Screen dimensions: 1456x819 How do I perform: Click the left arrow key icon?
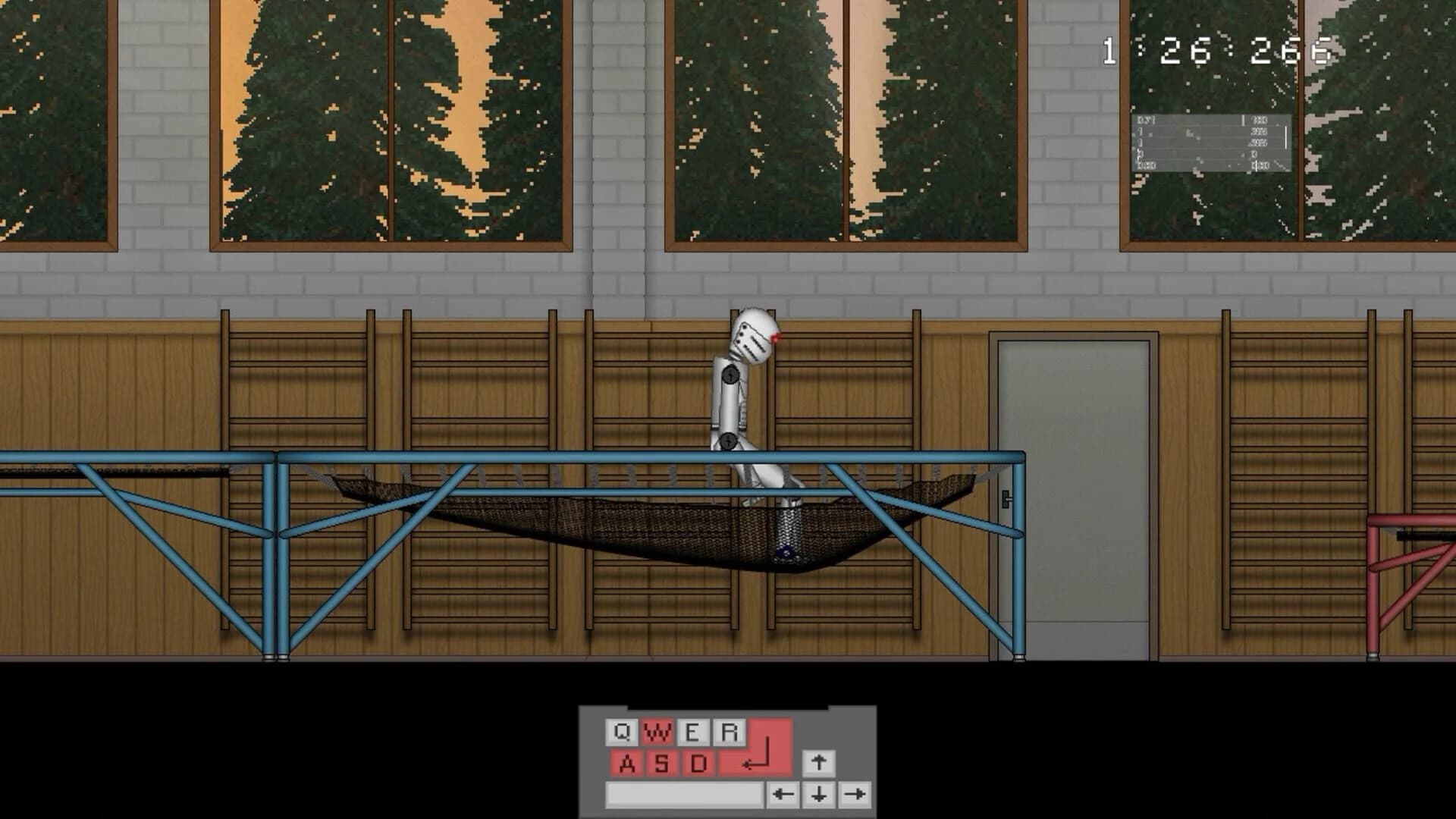point(782,794)
